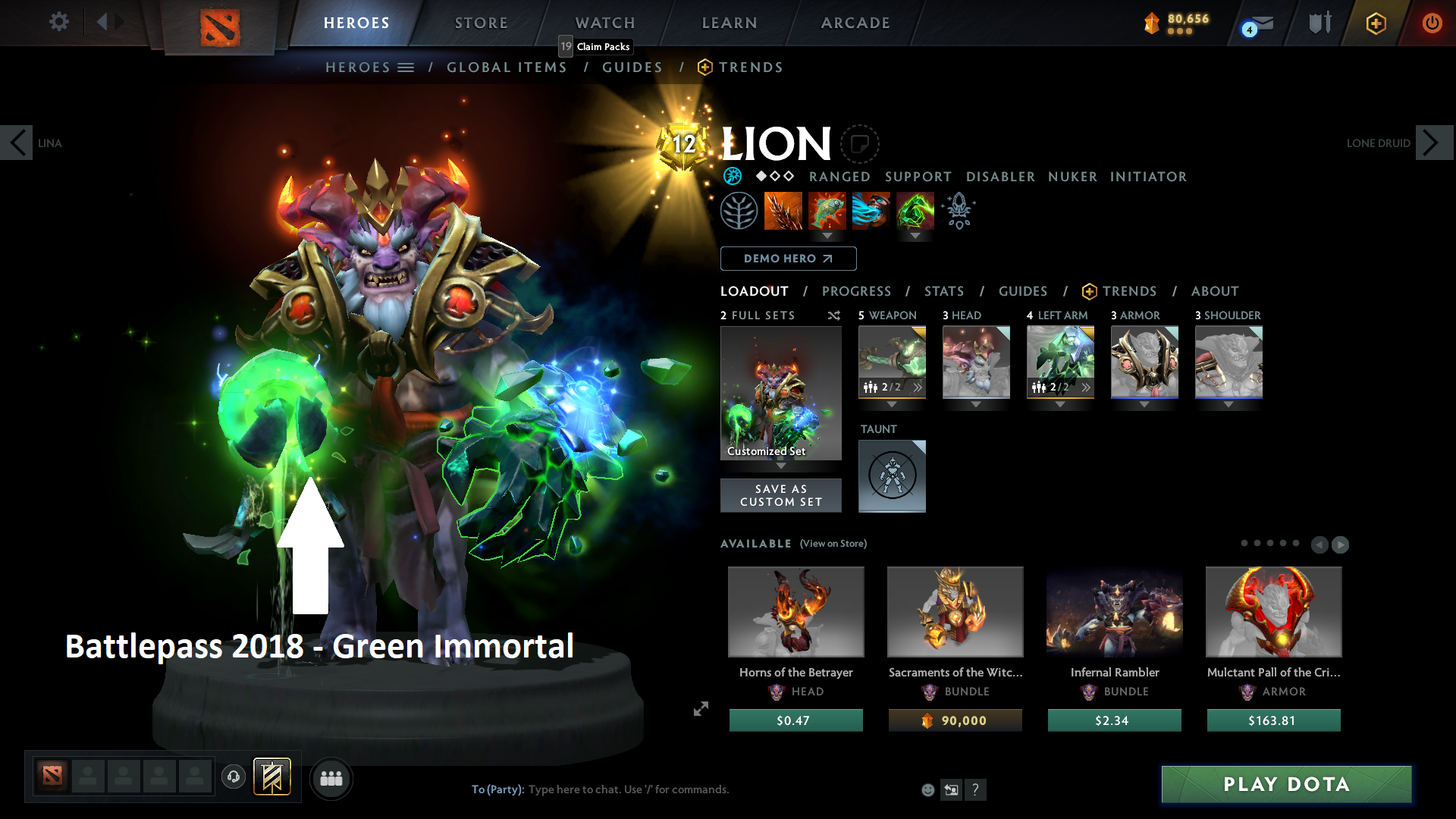This screenshot has height=819, width=1456.
Task: Open the View on Store link
Action: pyautogui.click(x=832, y=544)
